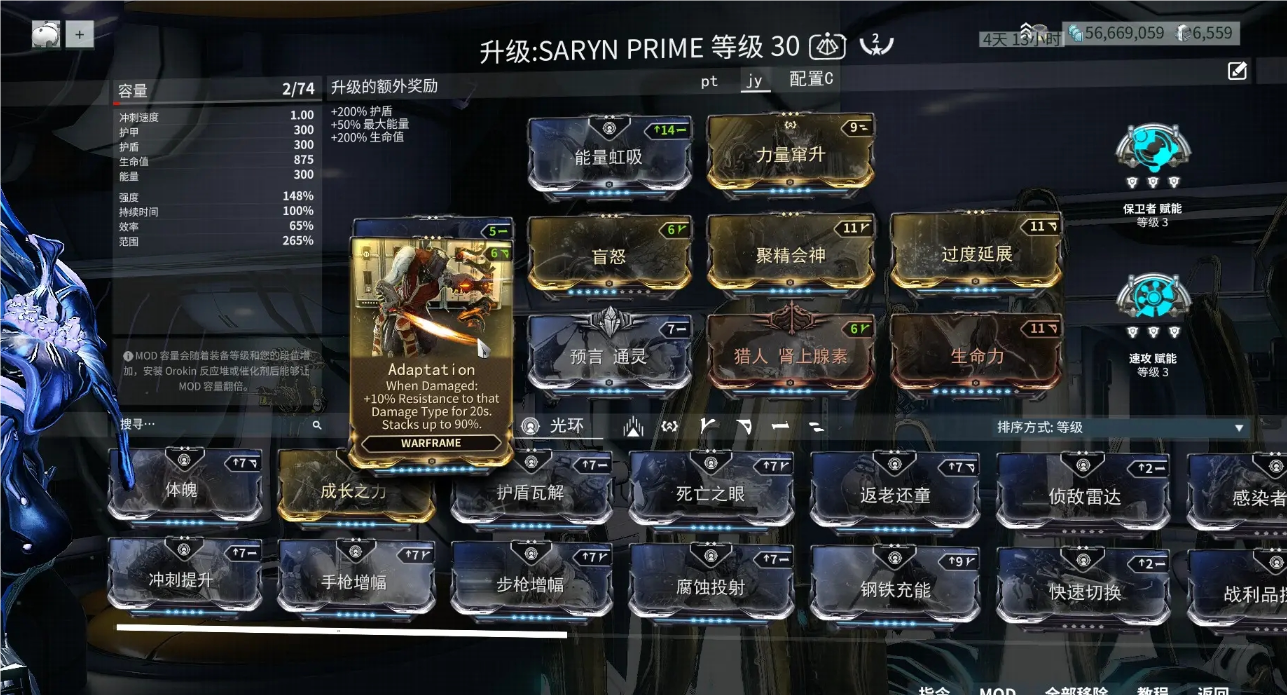Select the 能量虹吸 aura mod slot
The height and width of the screenshot is (695, 1287).
[x=609, y=156]
